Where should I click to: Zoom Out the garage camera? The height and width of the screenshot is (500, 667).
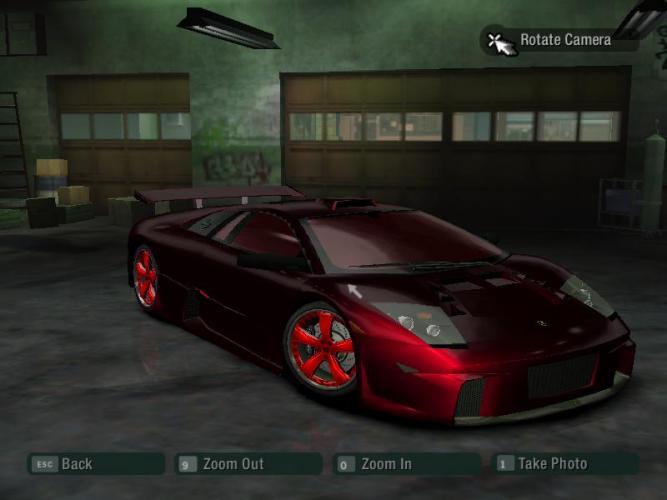coord(248,464)
